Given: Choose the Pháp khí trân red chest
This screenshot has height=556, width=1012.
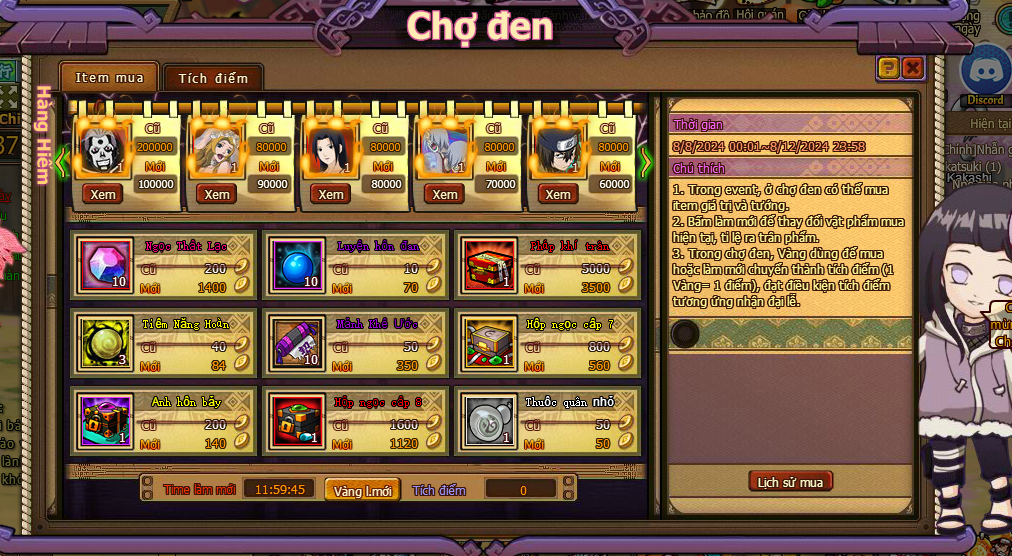Looking at the screenshot, I should pos(489,266).
